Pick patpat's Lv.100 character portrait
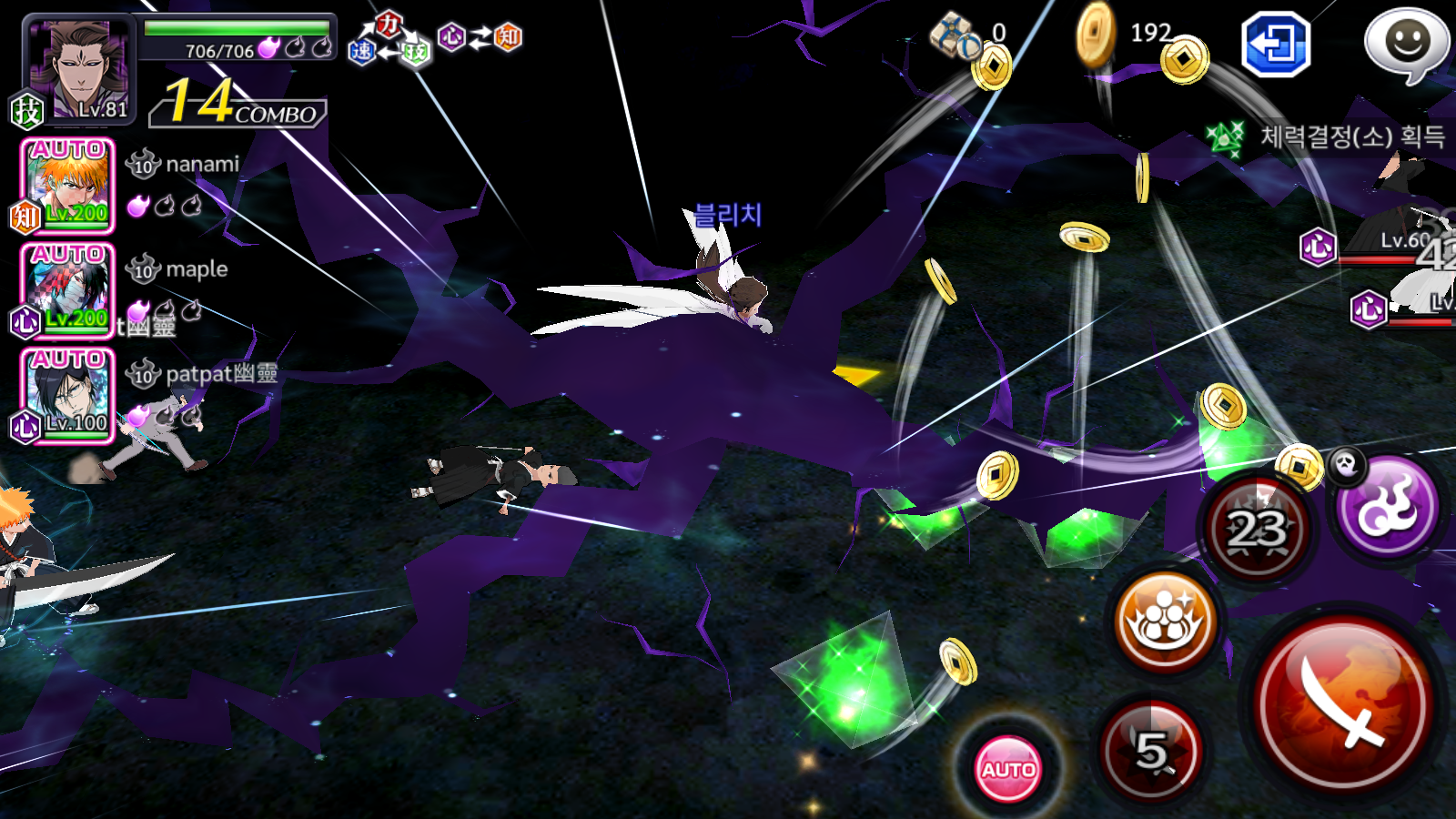The height and width of the screenshot is (819, 1456). coord(67,395)
